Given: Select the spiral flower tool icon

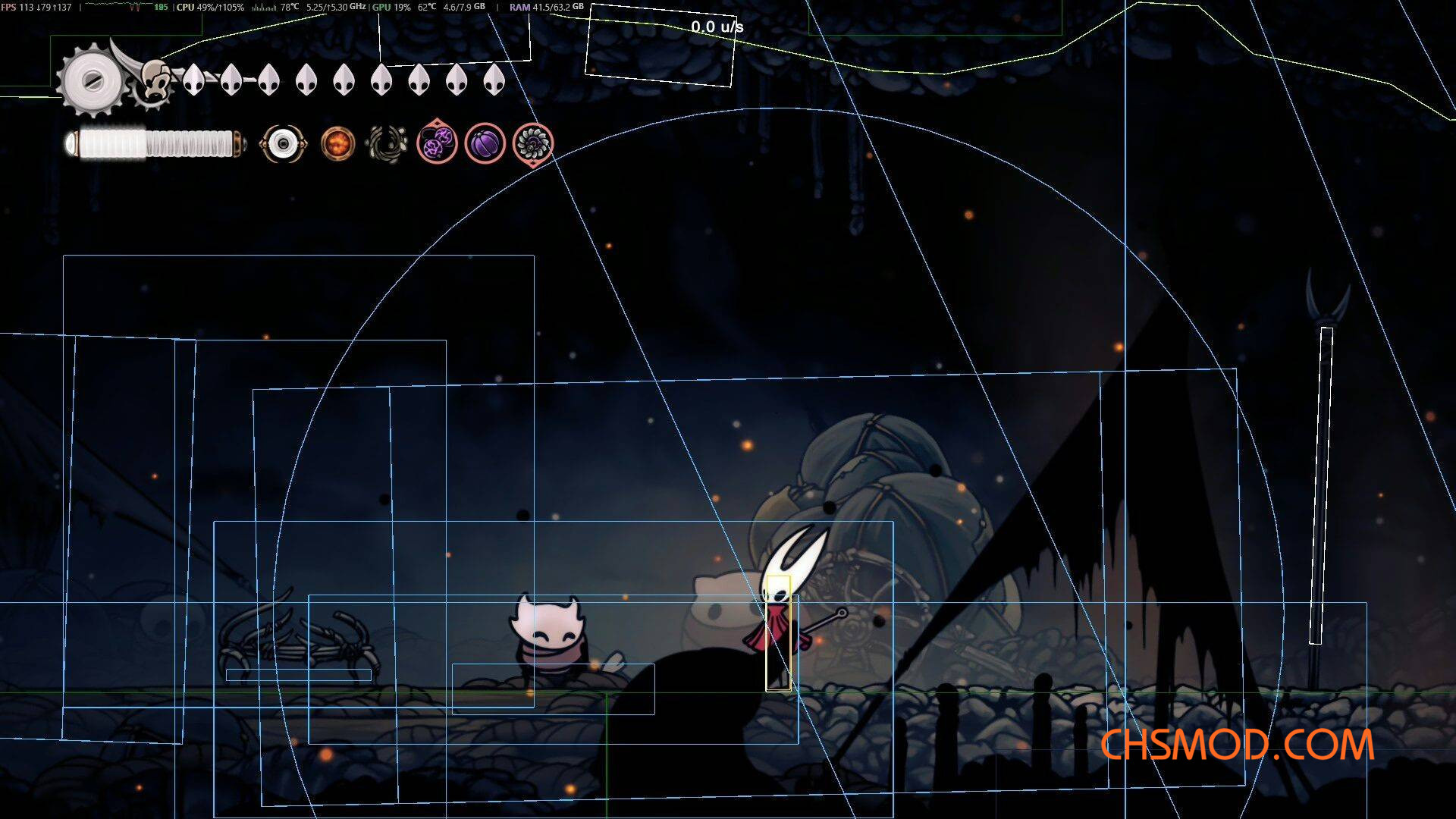Looking at the screenshot, I should [x=533, y=143].
